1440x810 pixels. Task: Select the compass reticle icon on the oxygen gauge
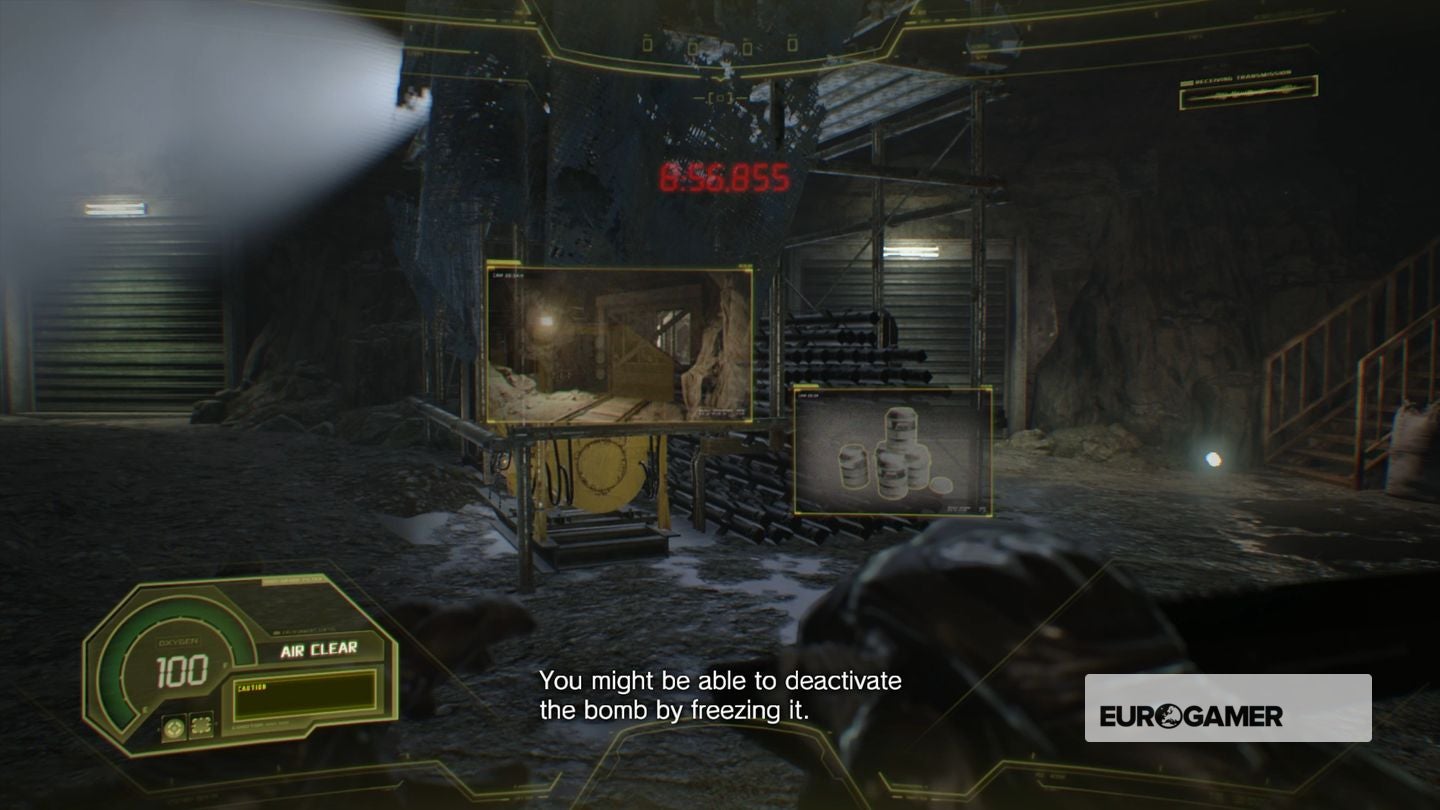point(174,728)
